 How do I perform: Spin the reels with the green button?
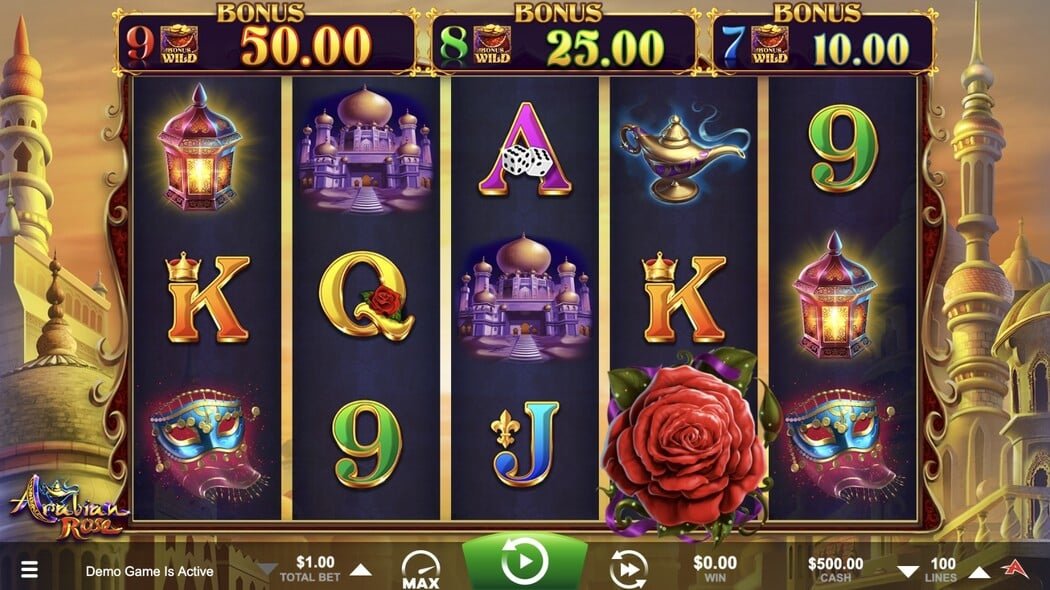(x=524, y=563)
